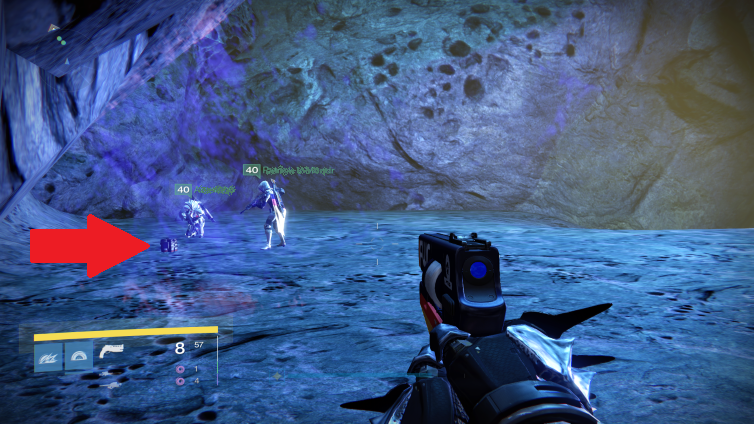Image resolution: width=754 pixels, height=424 pixels.
Task: Activate the melee ability icon
Action: coord(79,357)
